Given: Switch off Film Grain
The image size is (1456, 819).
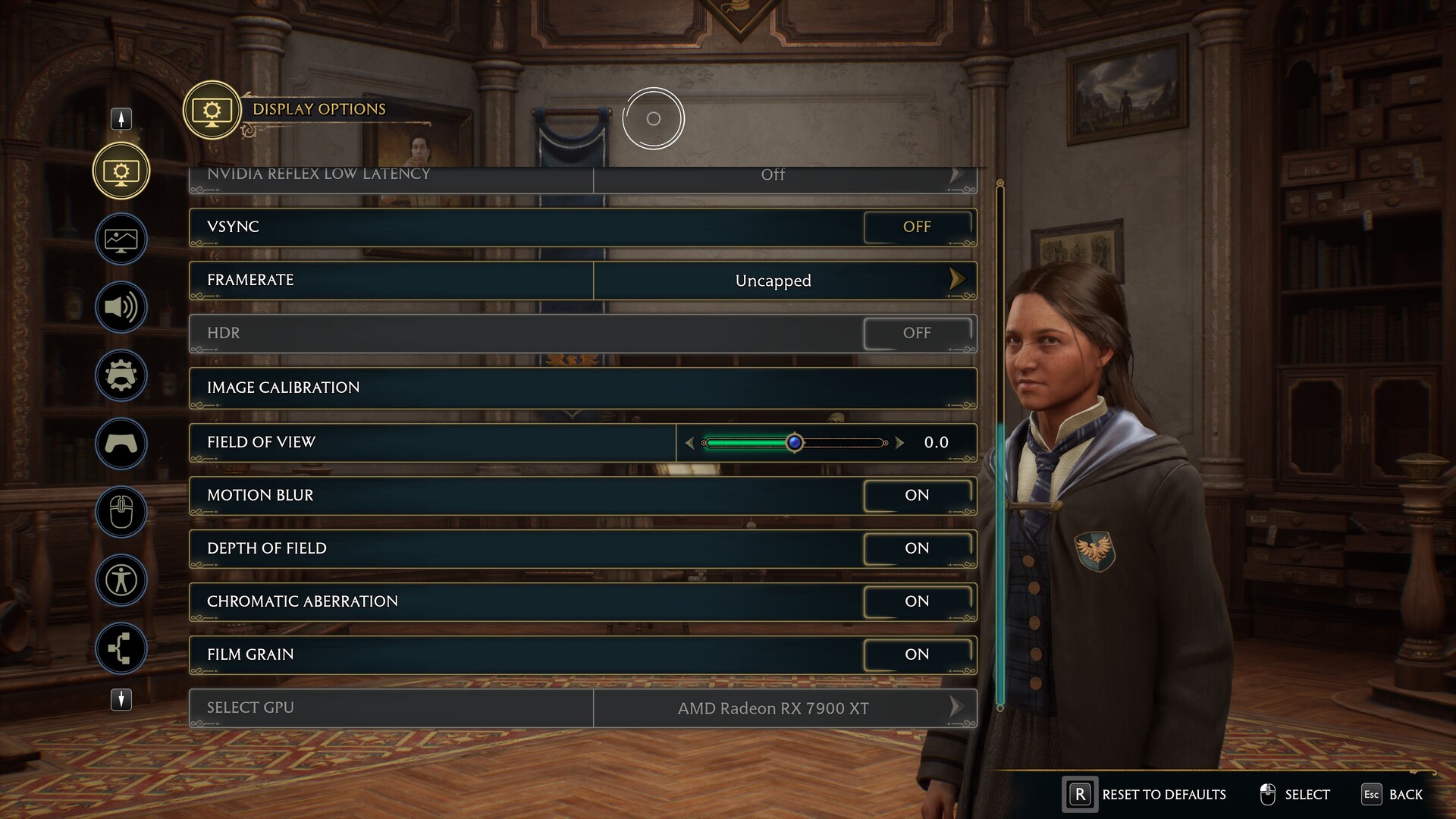Looking at the screenshot, I should [x=917, y=654].
